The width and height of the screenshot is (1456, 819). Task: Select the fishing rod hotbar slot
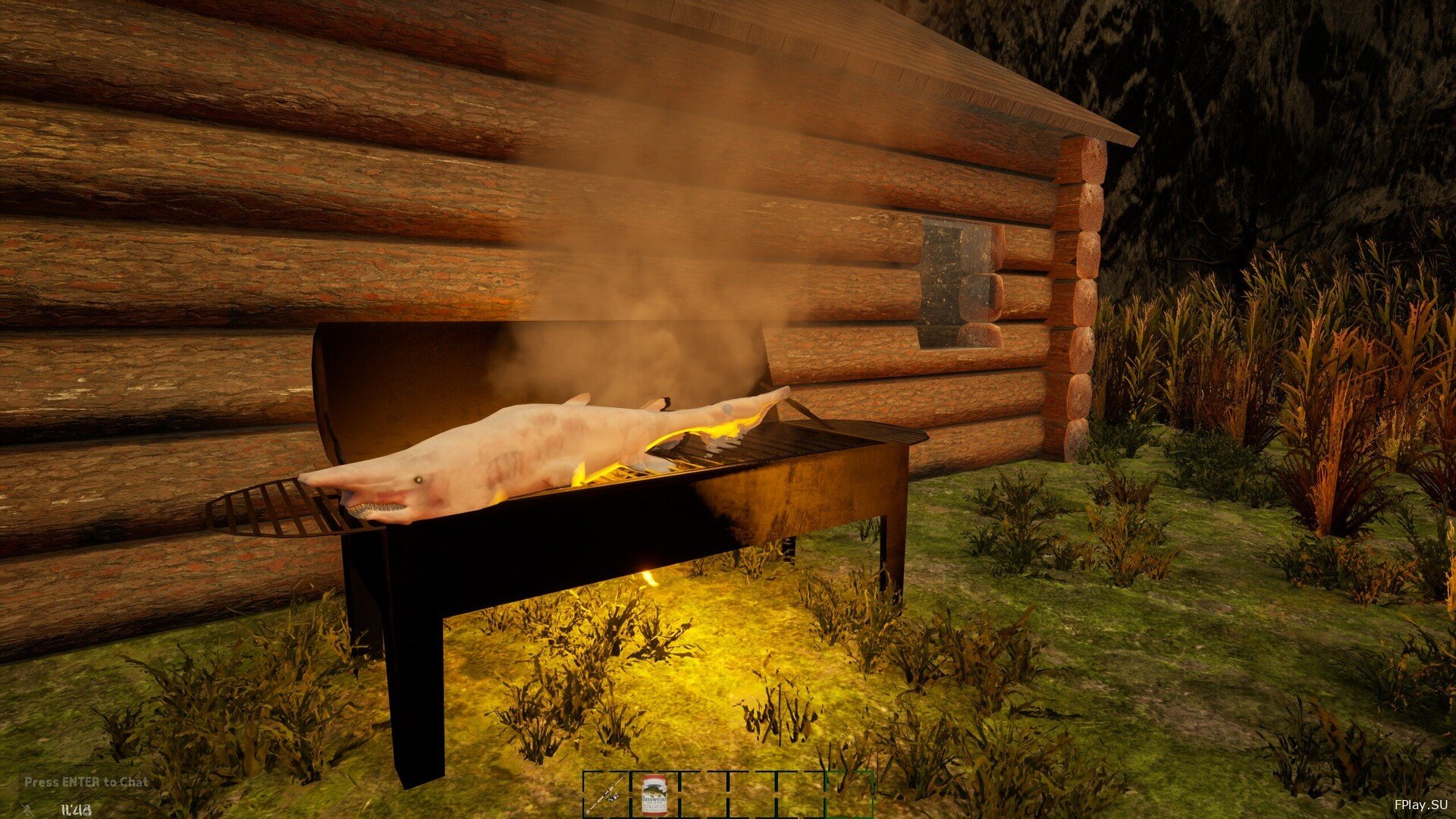point(606,794)
